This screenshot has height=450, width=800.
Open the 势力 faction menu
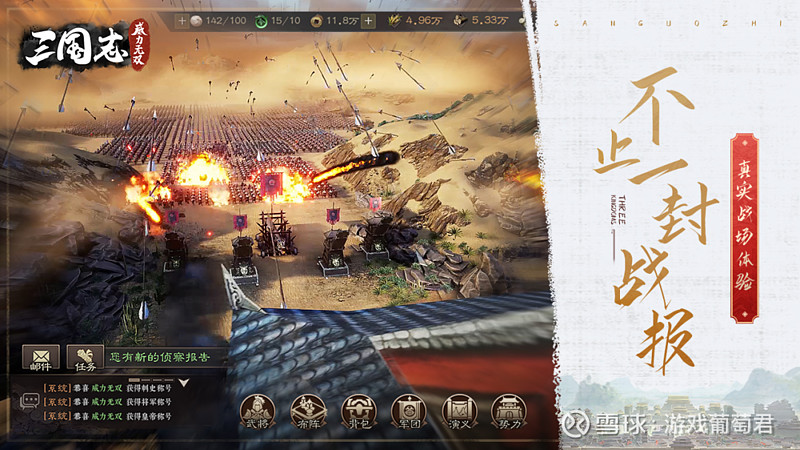click(508, 410)
